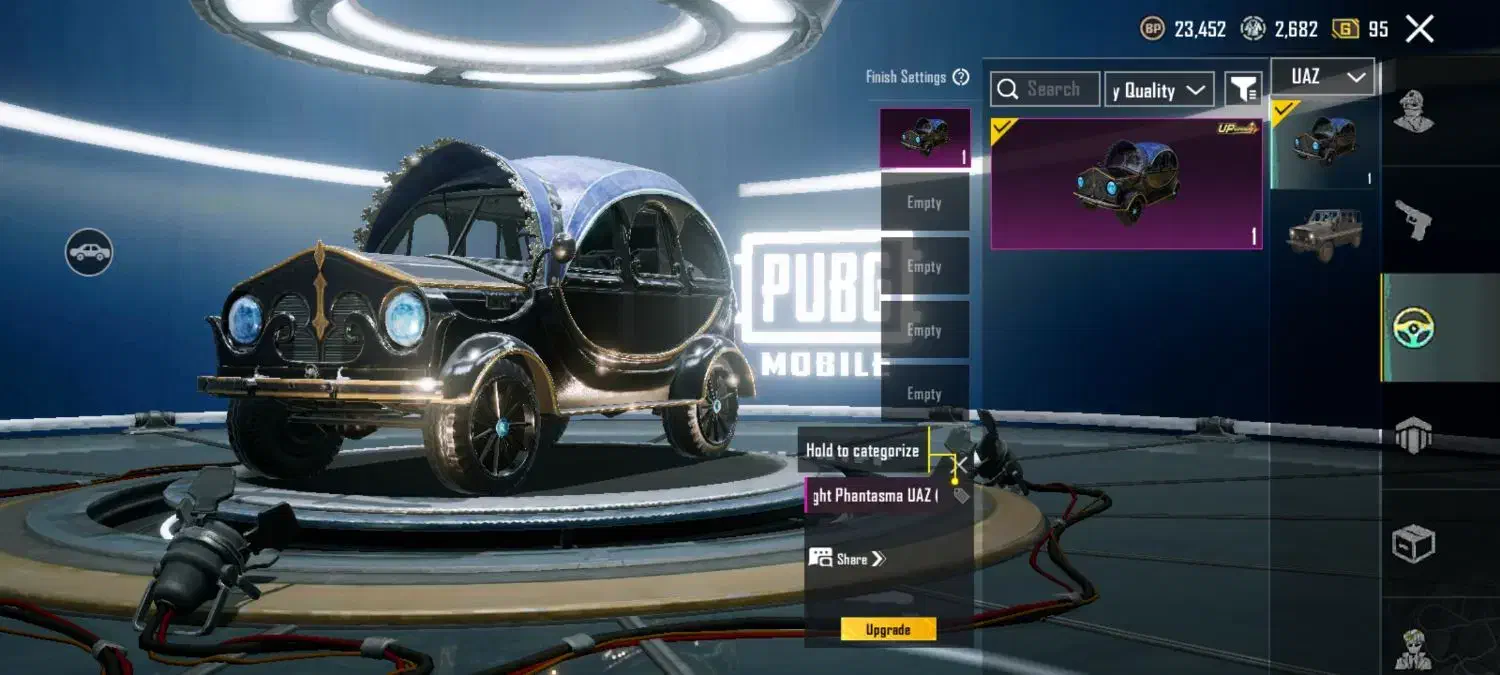Tap the BP currency balance
This screenshot has width=1500, height=675.
pos(1184,29)
